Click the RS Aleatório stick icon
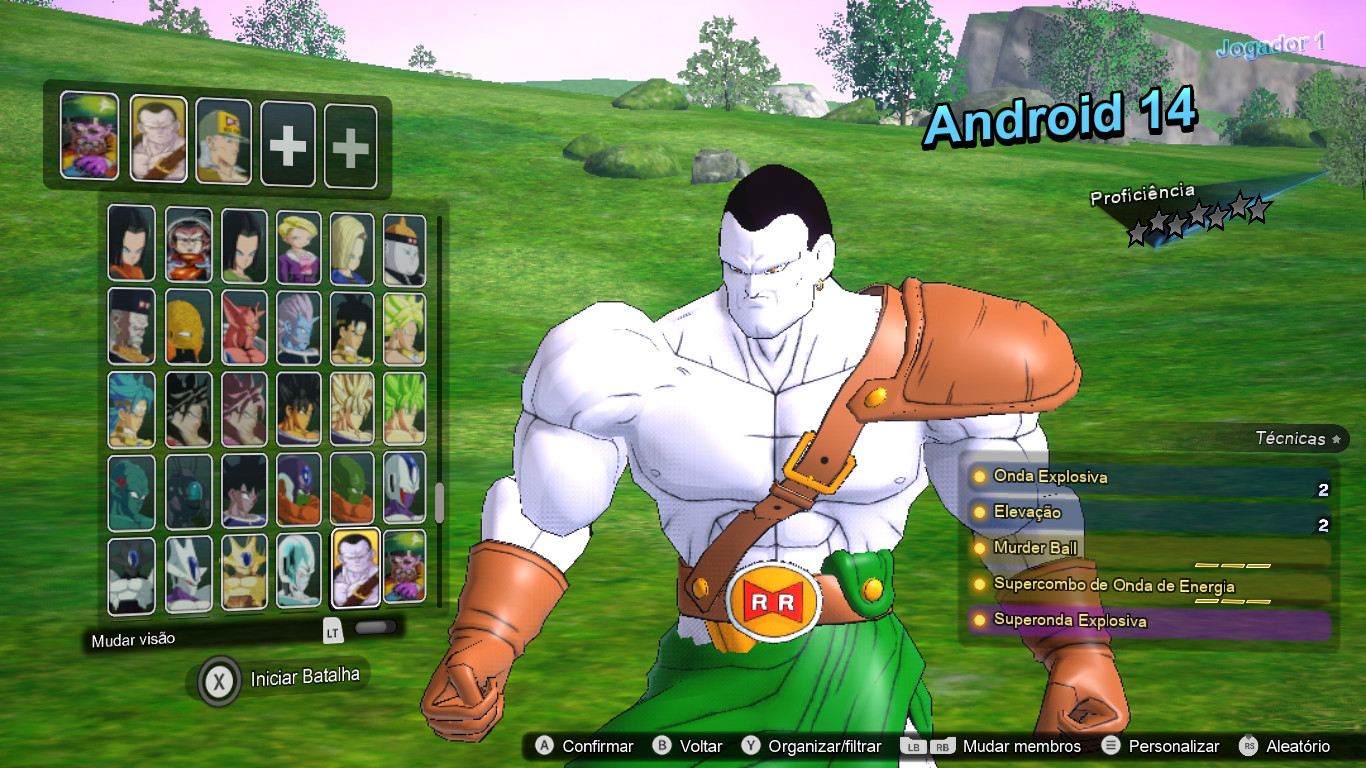The width and height of the screenshot is (1366, 768). [x=1248, y=746]
